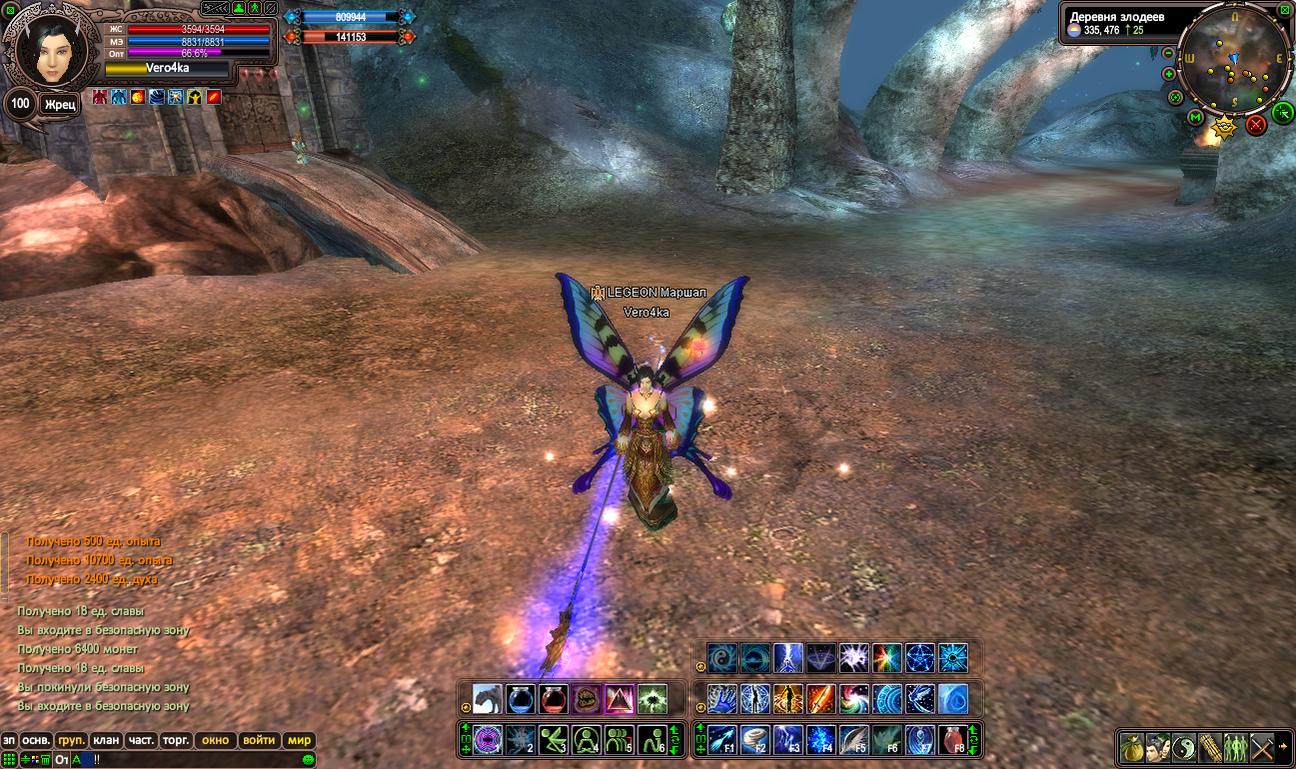The width and height of the screenshot is (1296, 769).
Task: Zoom out the minimap with the minus button
Action: 1169,53
